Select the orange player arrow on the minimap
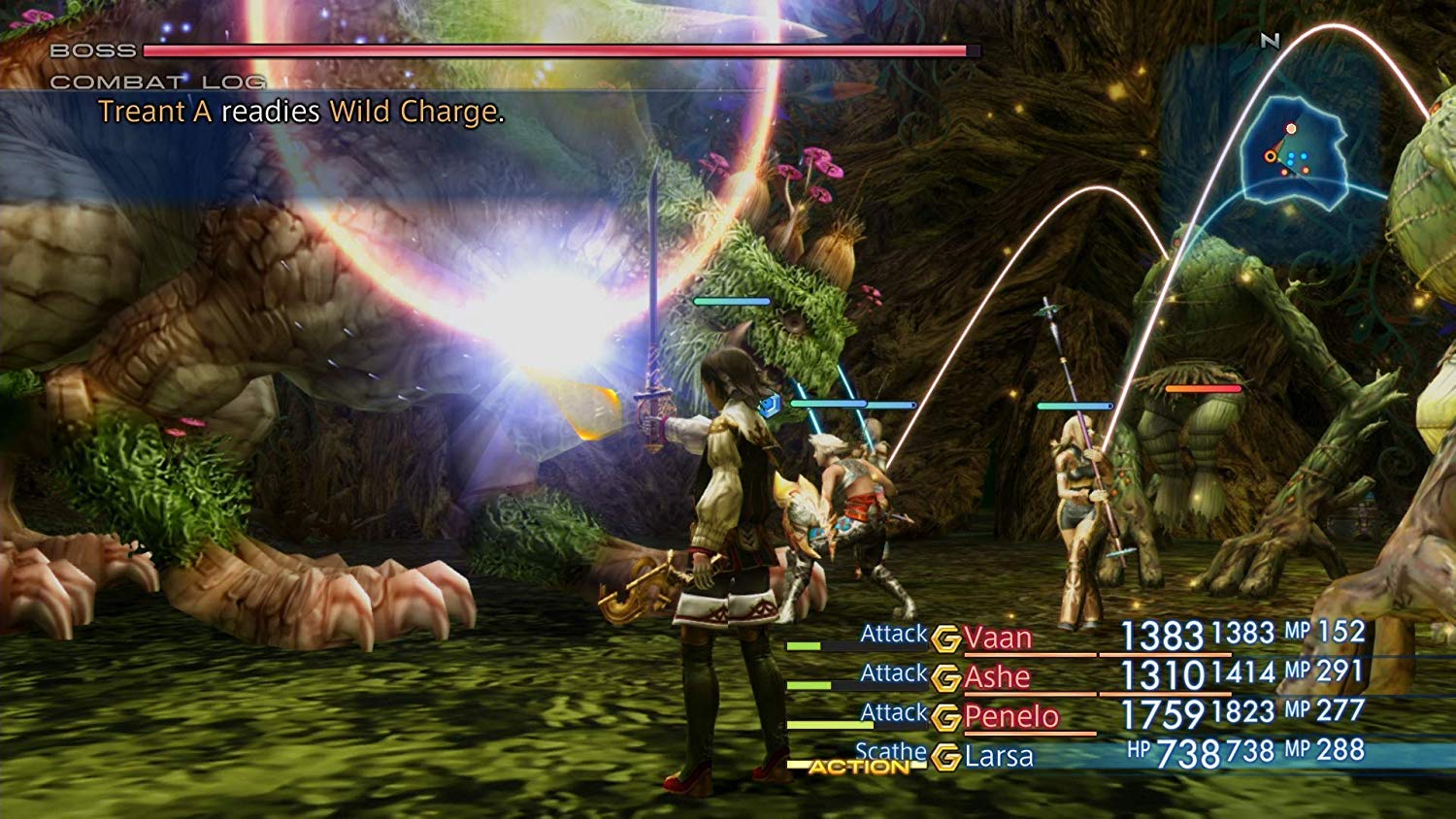 [1271, 155]
